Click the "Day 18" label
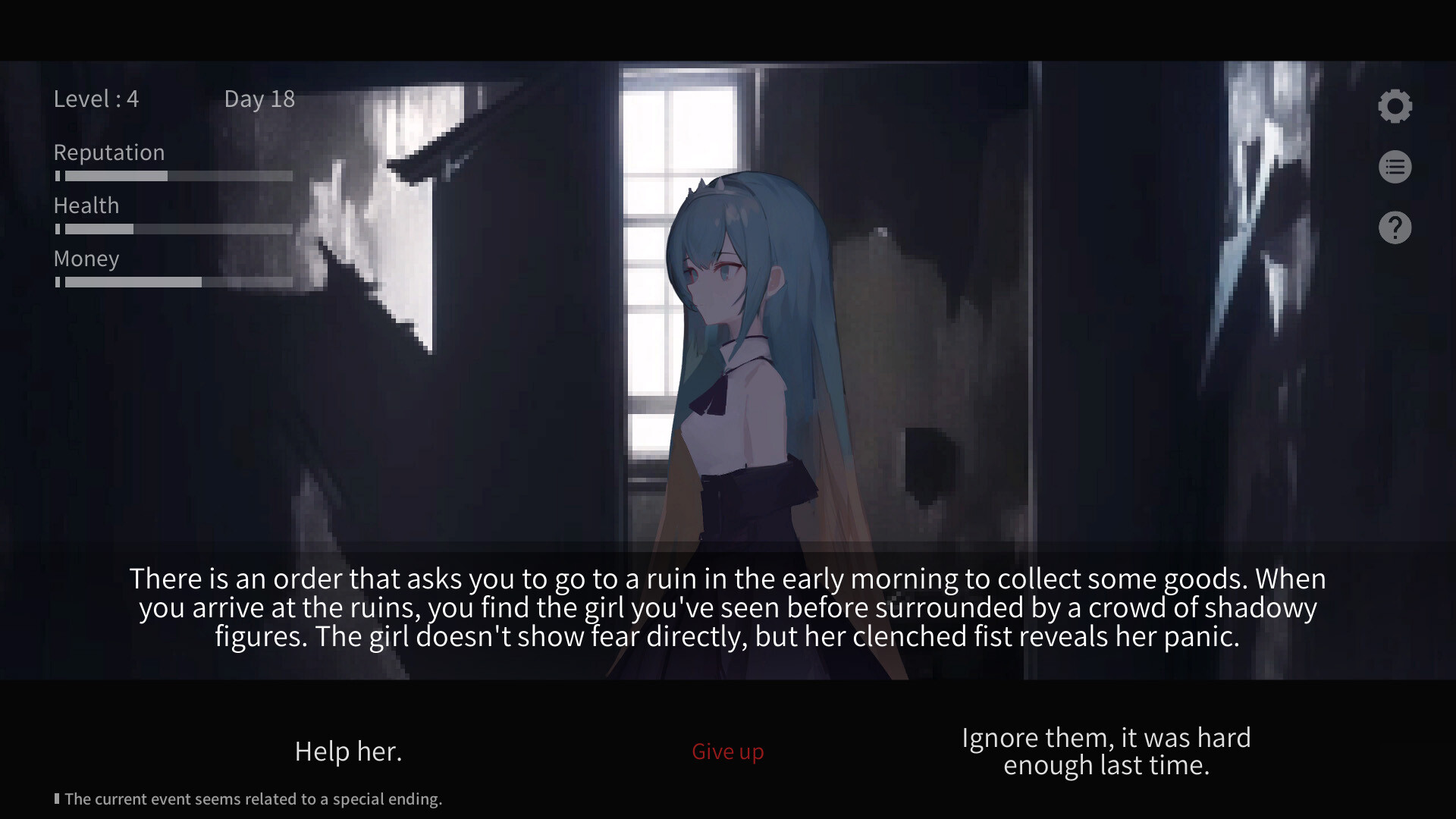Viewport: 1456px width, 819px height. pyautogui.click(x=259, y=99)
